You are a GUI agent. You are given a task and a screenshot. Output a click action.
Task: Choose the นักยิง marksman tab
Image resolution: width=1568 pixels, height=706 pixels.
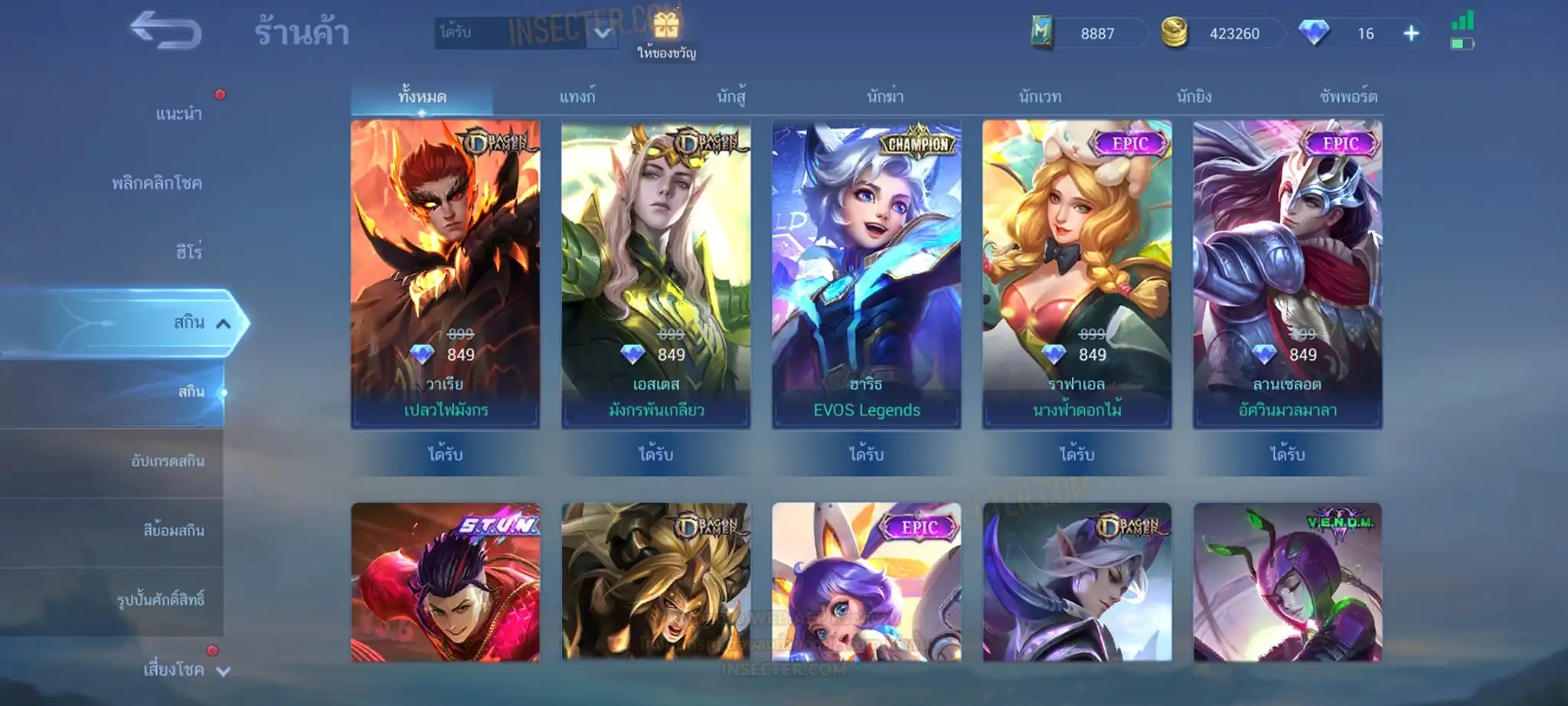(x=1194, y=96)
